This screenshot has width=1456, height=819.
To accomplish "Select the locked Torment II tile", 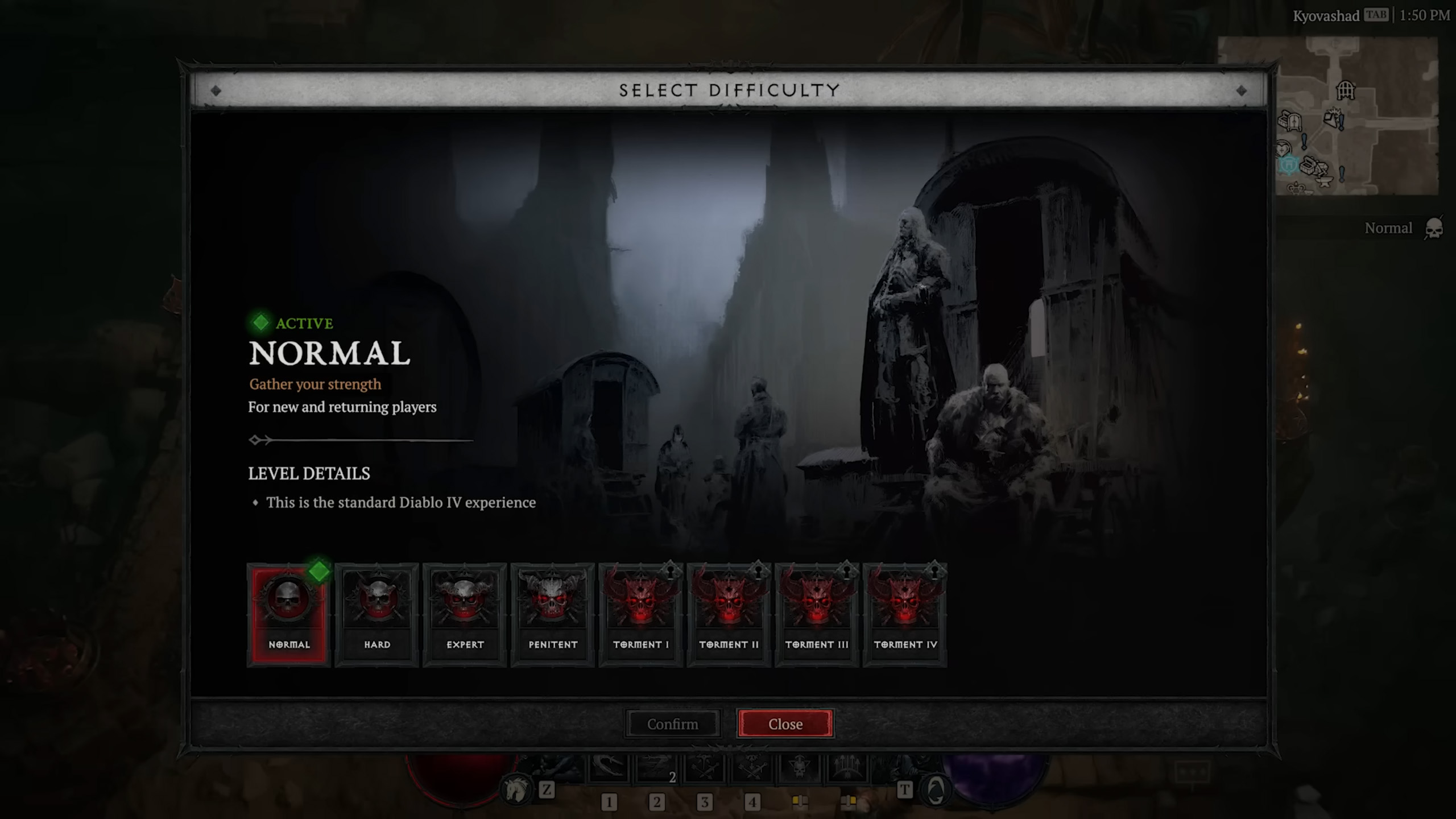I will (729, 614).
